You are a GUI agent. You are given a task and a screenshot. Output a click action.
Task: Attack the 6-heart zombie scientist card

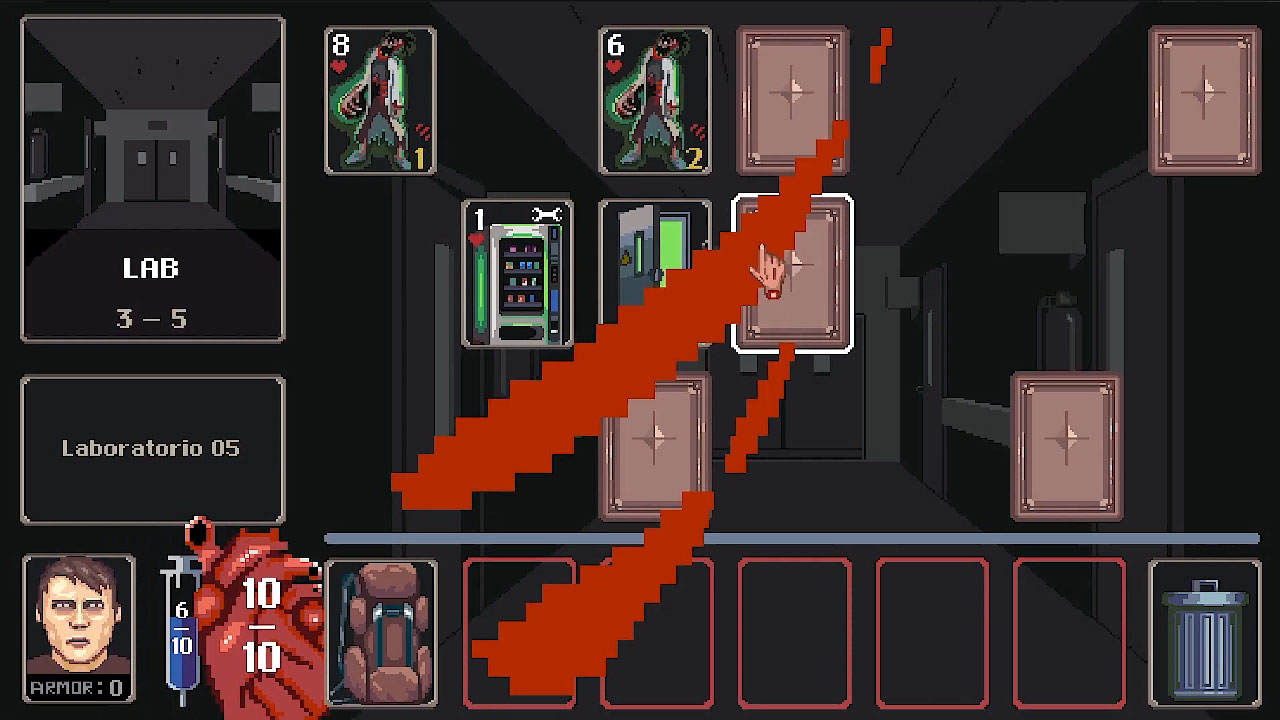pyautogui.click(x=655, y=100)
